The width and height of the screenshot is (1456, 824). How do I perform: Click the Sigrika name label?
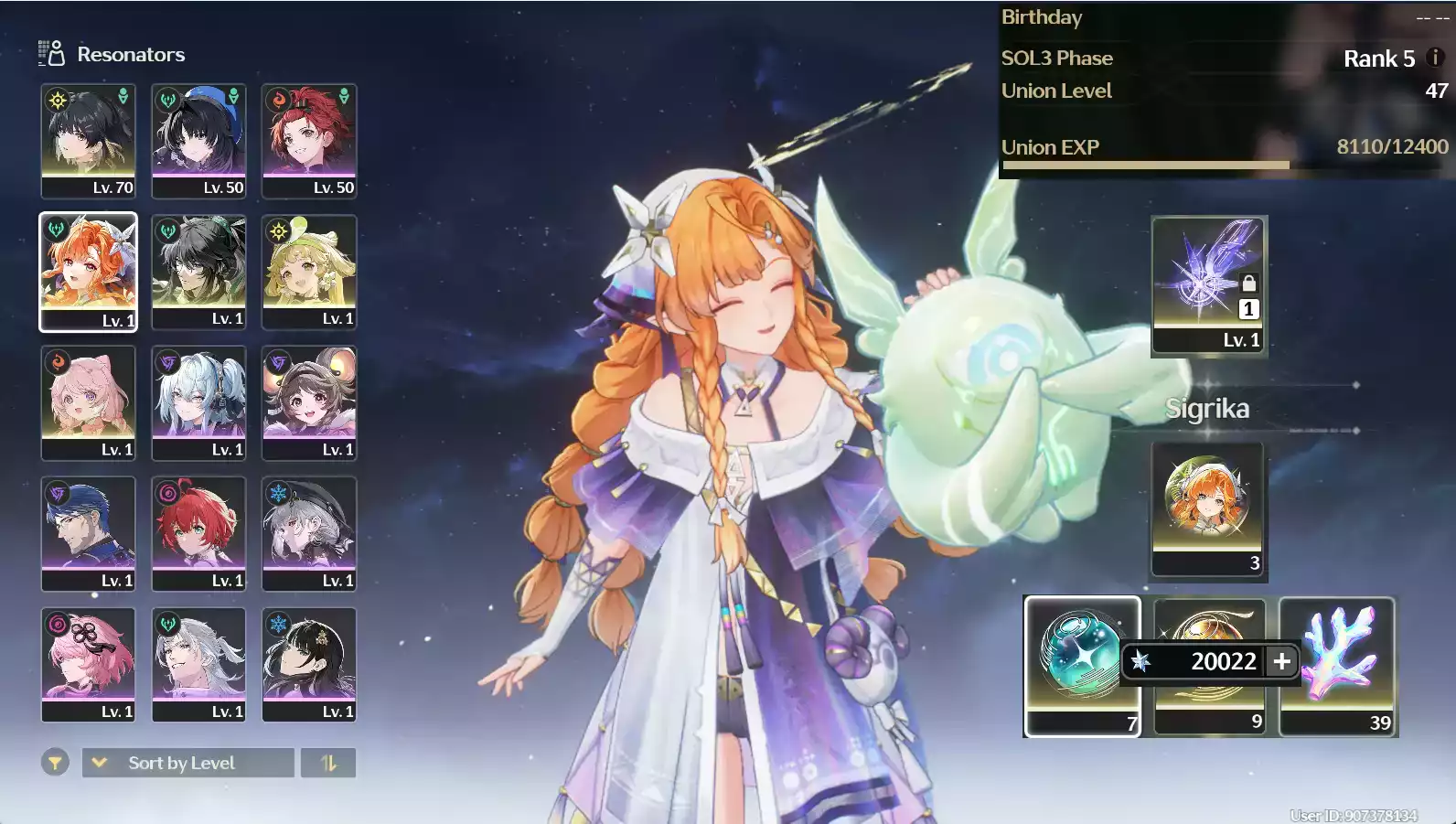coord(1208,409)
